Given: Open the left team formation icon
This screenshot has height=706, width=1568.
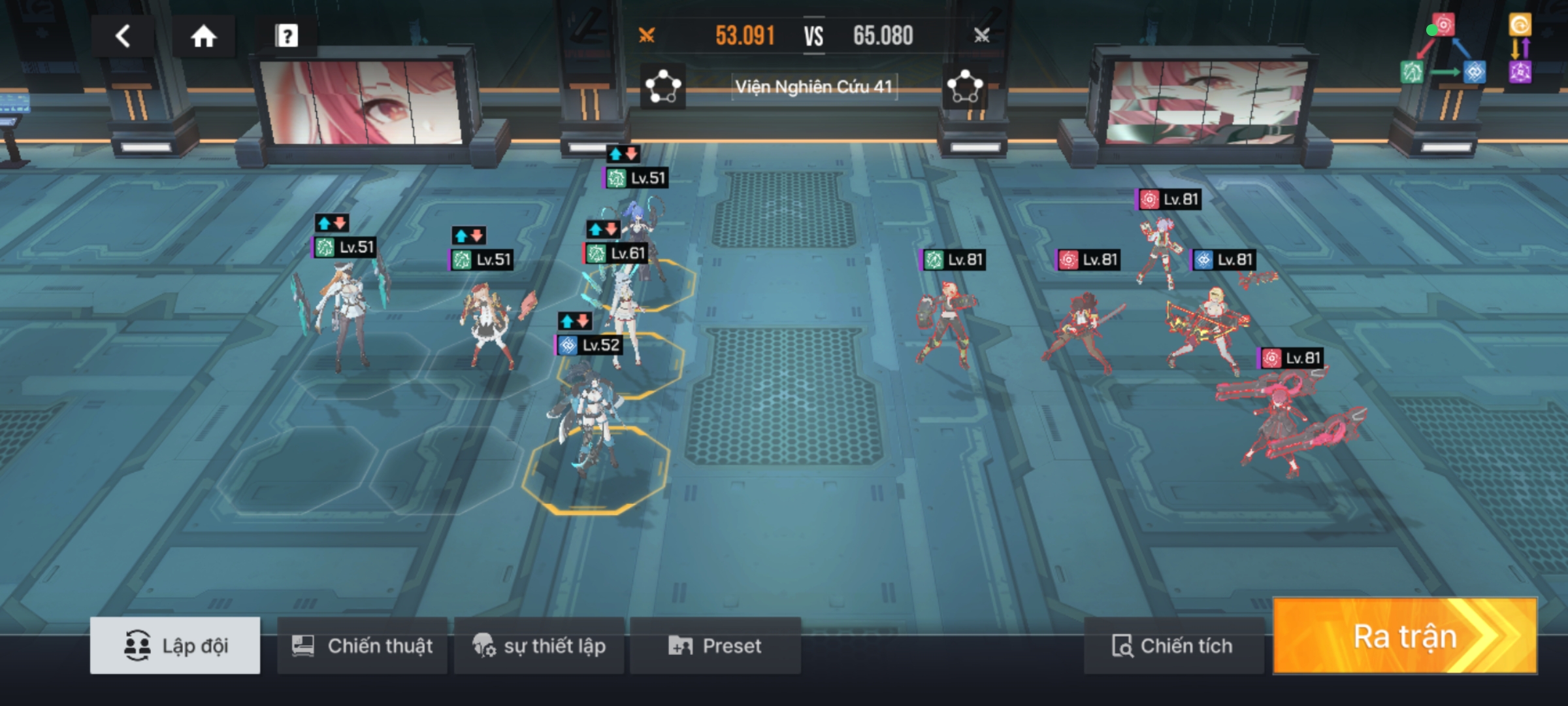Looking at the screenshot, I should point(662,87).
